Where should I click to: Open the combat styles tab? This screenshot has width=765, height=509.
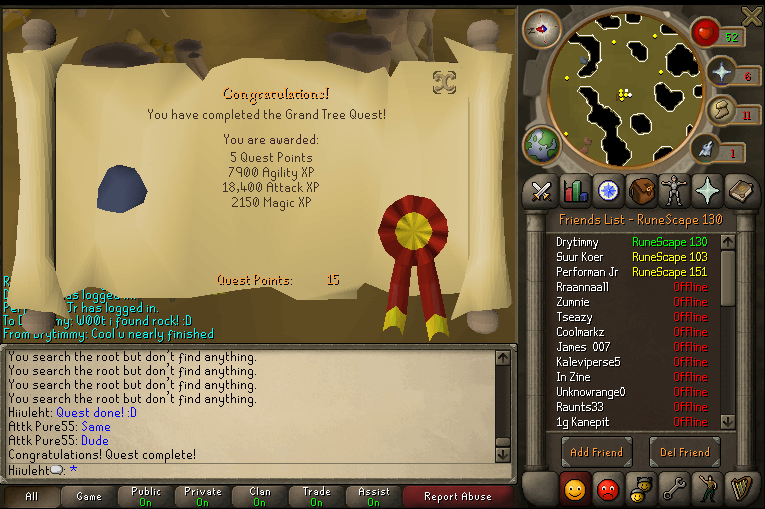[543, 190]
